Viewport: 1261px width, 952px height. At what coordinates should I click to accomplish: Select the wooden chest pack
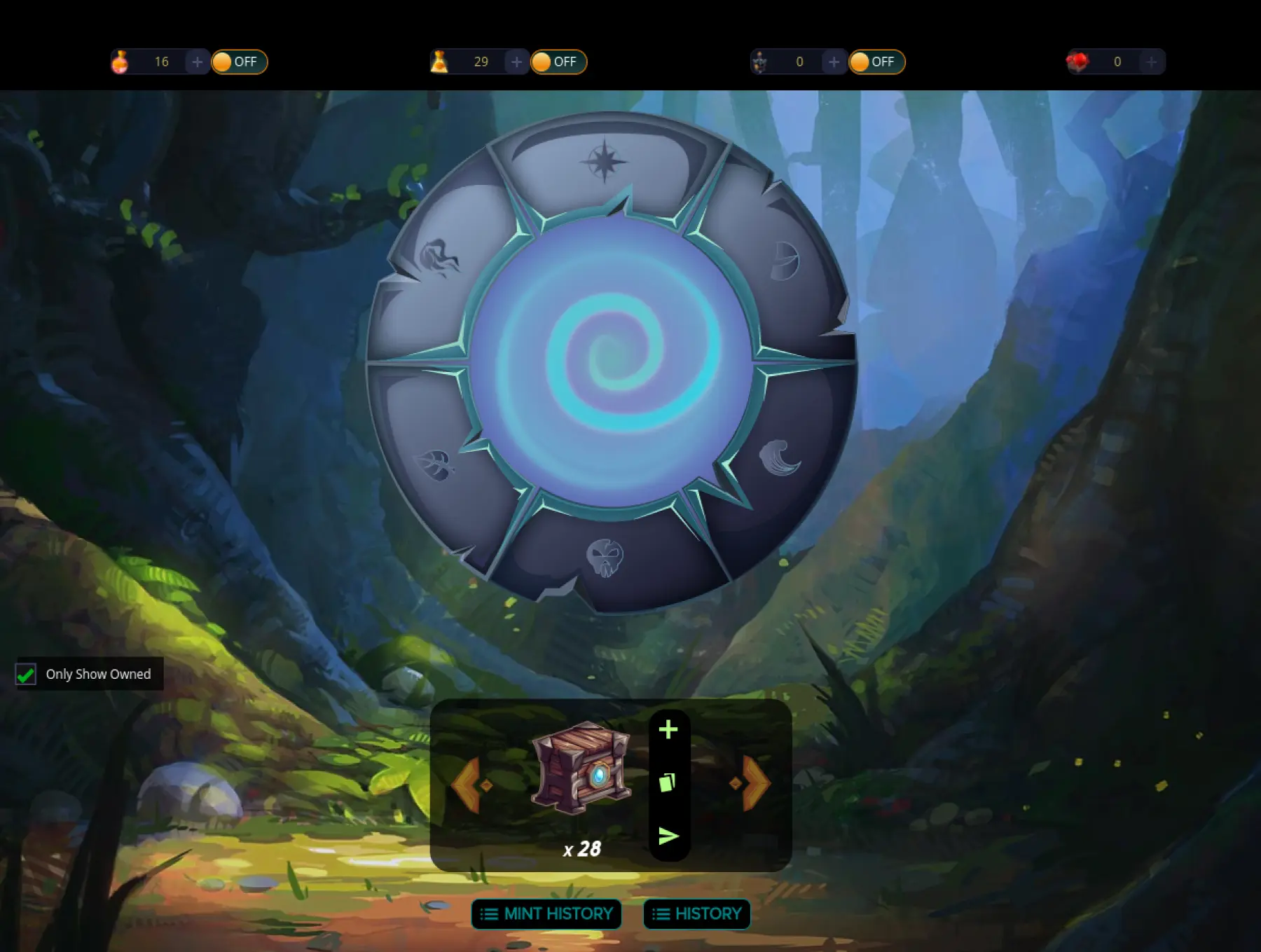581,768
